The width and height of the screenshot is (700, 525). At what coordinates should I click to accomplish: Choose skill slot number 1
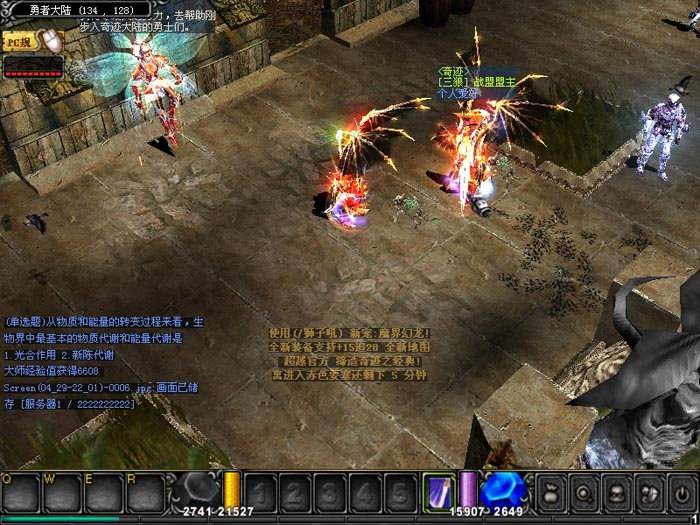(261, 493)
